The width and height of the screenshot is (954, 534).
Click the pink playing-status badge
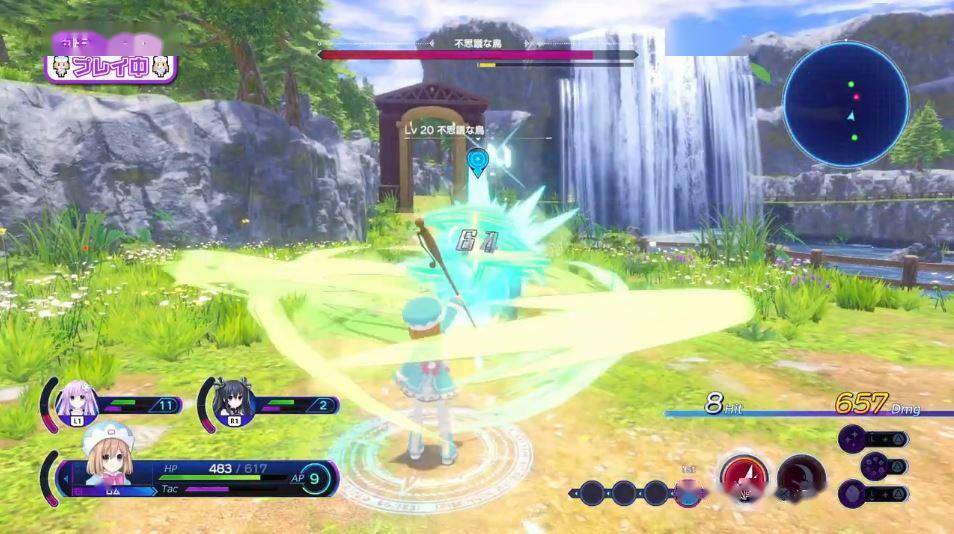click(x=110, y=68)
